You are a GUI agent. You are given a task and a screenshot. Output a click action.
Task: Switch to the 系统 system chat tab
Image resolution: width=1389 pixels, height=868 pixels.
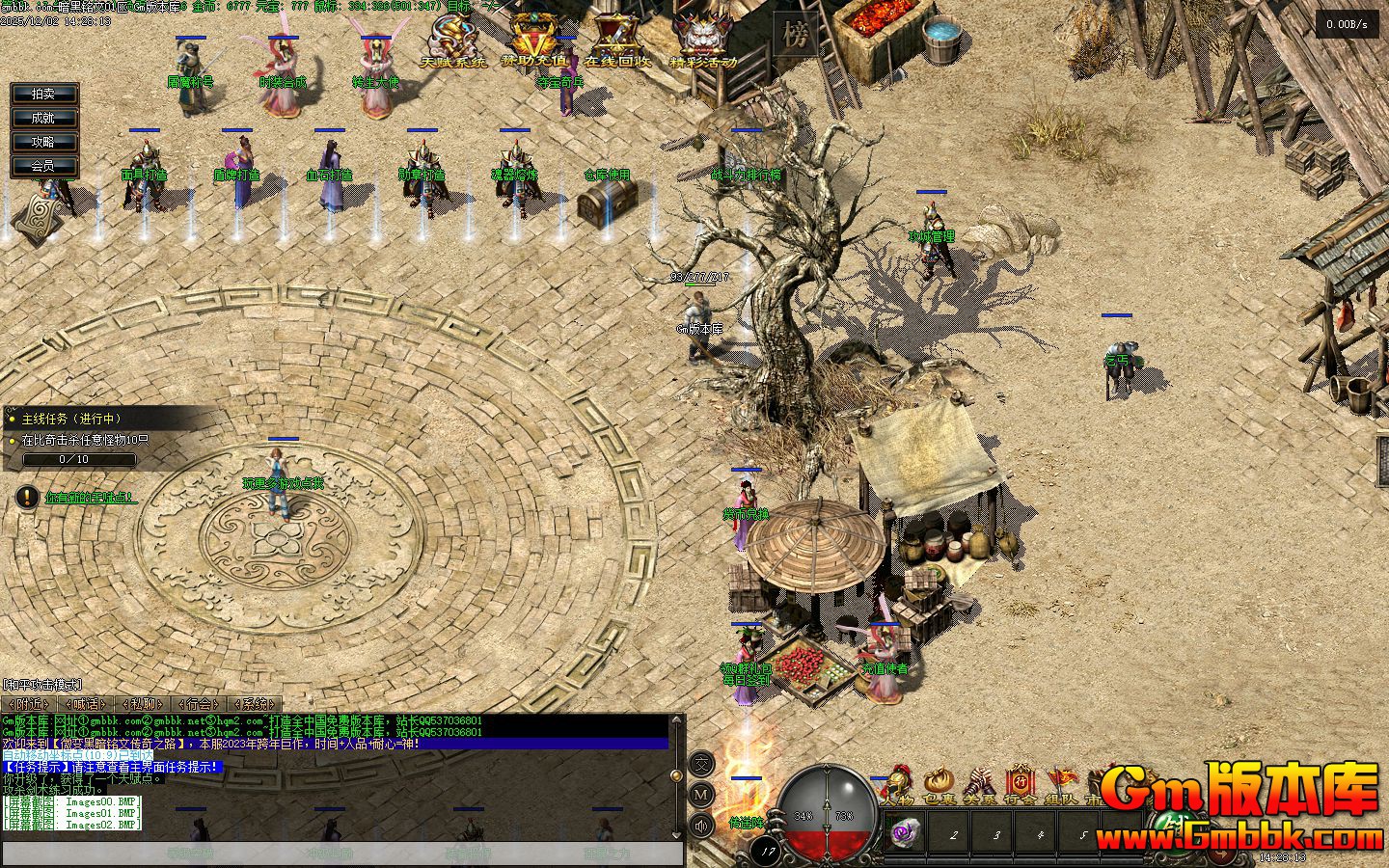pos(255,704)
